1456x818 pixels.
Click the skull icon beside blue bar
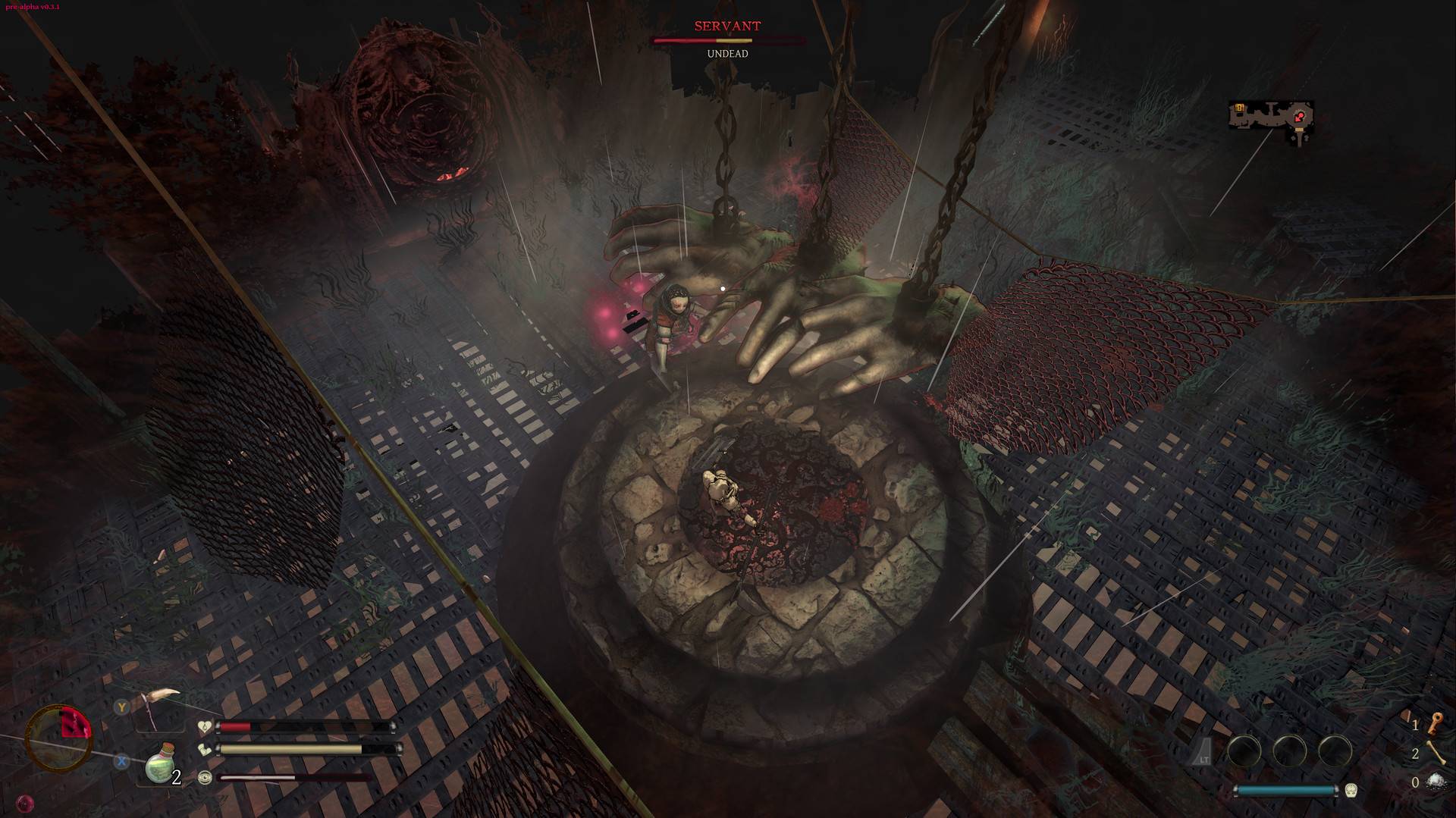point(1351,791)
